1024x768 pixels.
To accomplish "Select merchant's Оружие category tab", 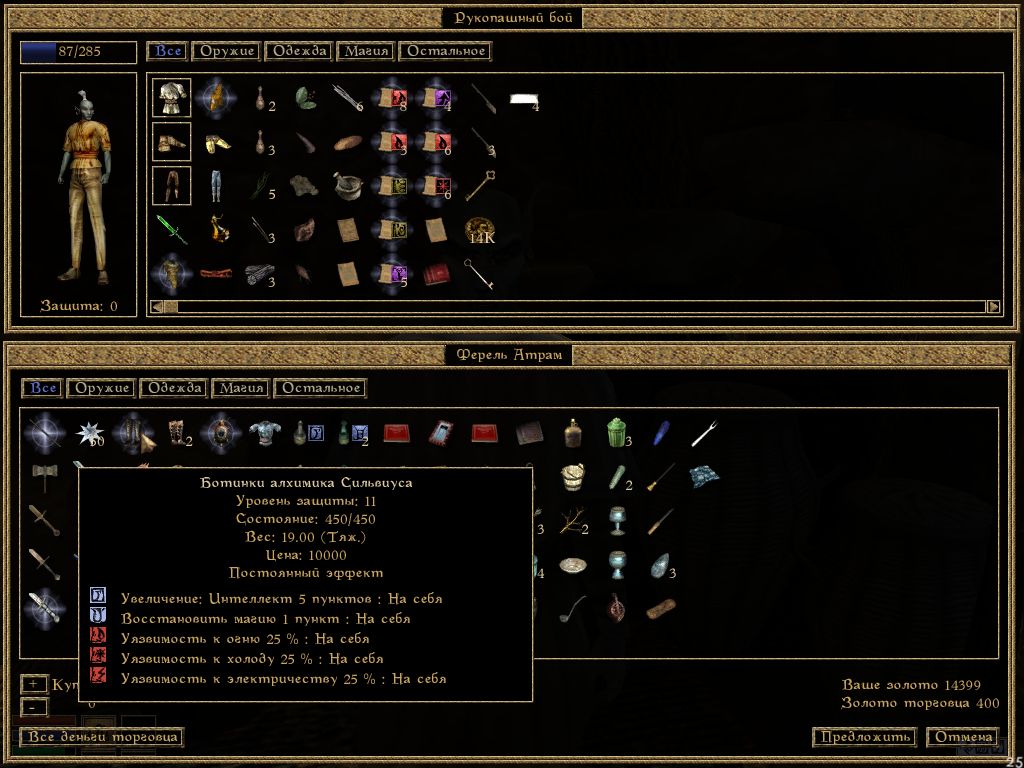I will (x=103, y=388).
